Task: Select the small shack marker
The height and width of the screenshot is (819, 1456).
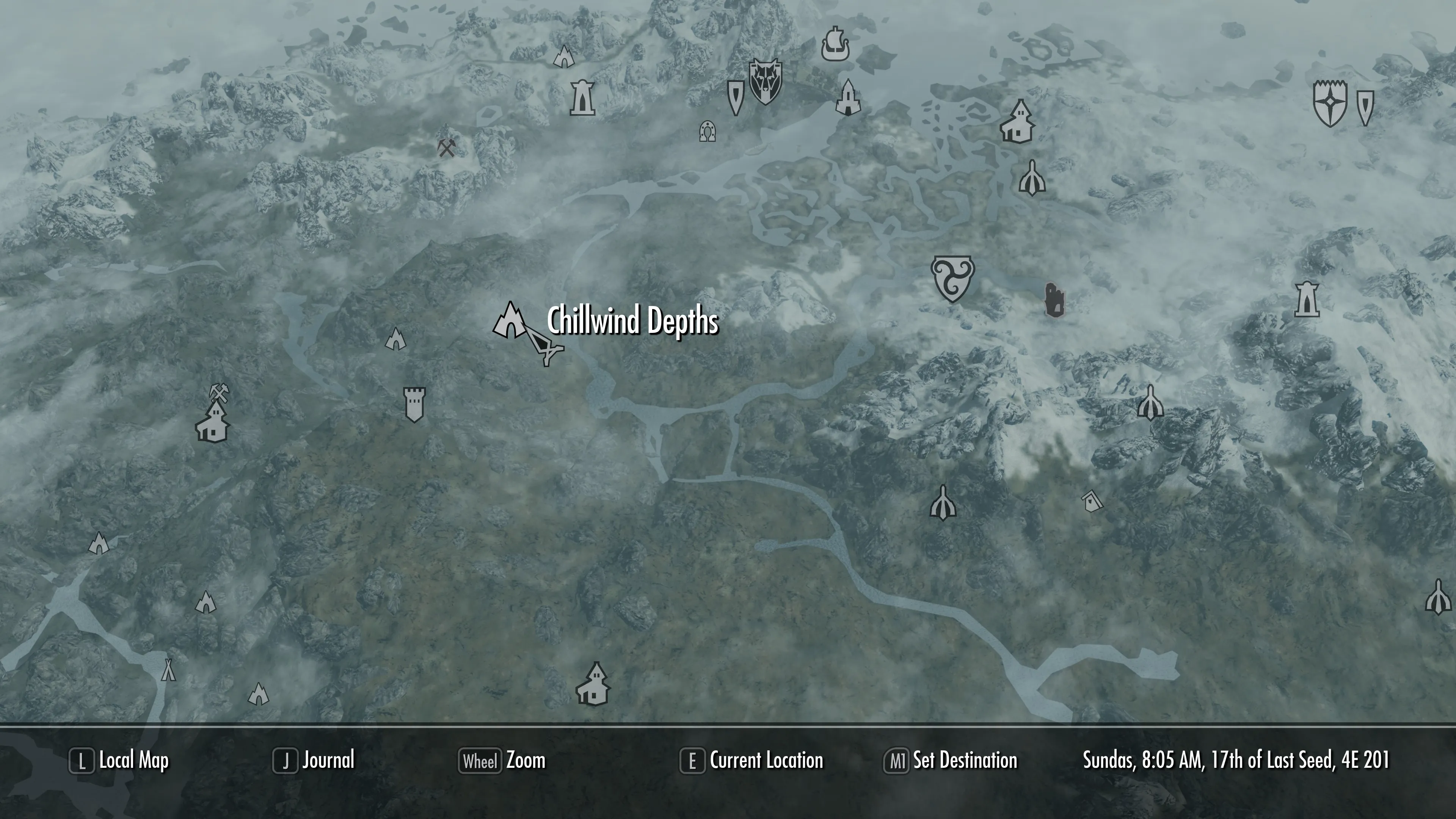Action: 1092,501
